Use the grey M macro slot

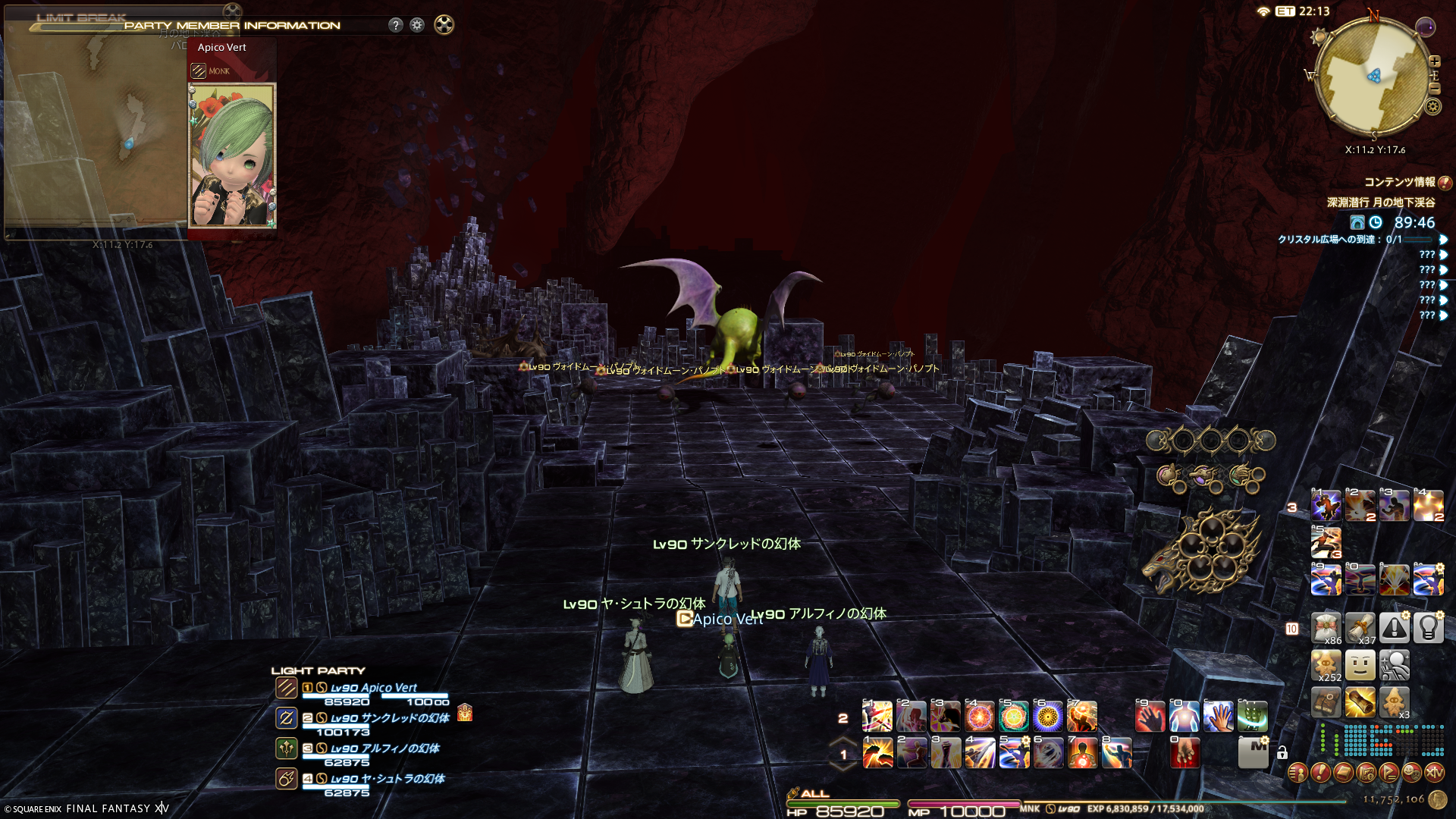(1253, 752)
